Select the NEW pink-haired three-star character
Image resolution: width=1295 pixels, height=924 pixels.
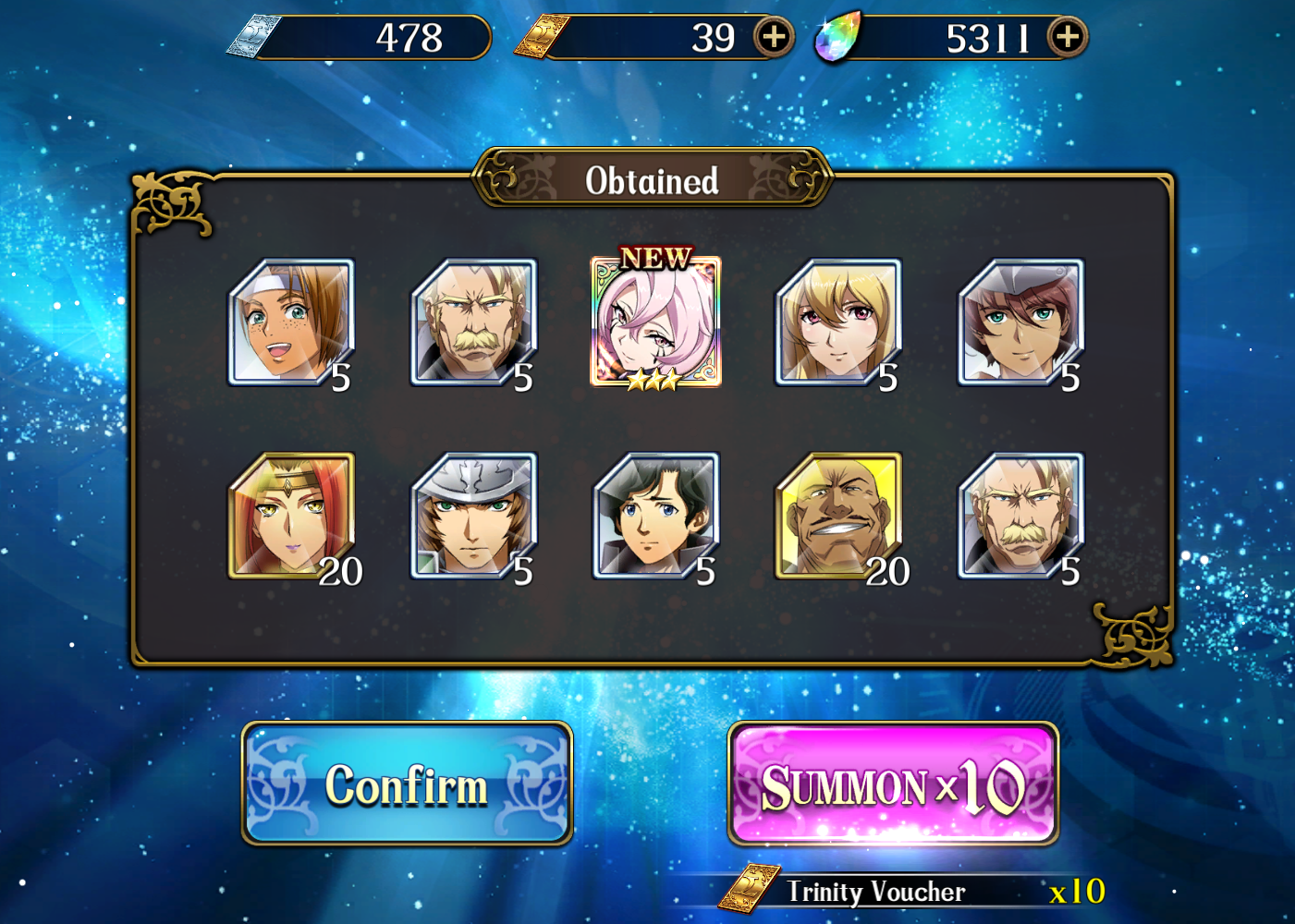click(x=655, y=322)
